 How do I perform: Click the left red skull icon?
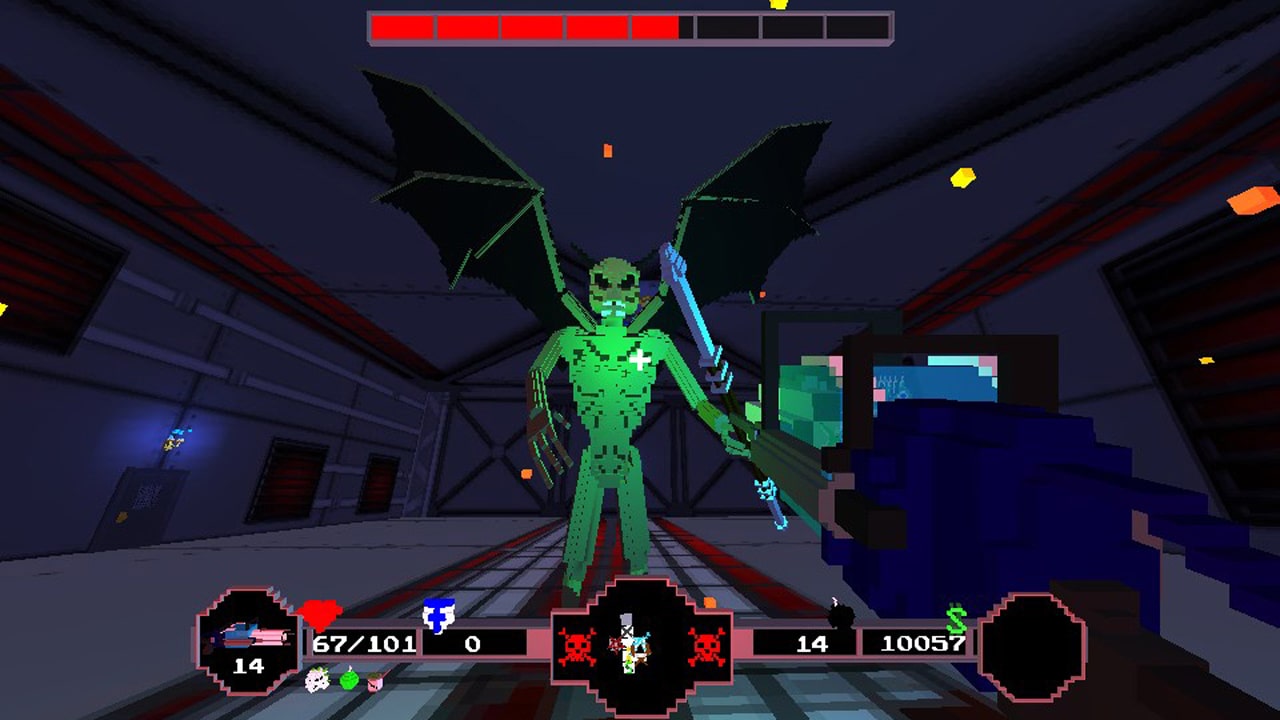[x=576, y=645]
